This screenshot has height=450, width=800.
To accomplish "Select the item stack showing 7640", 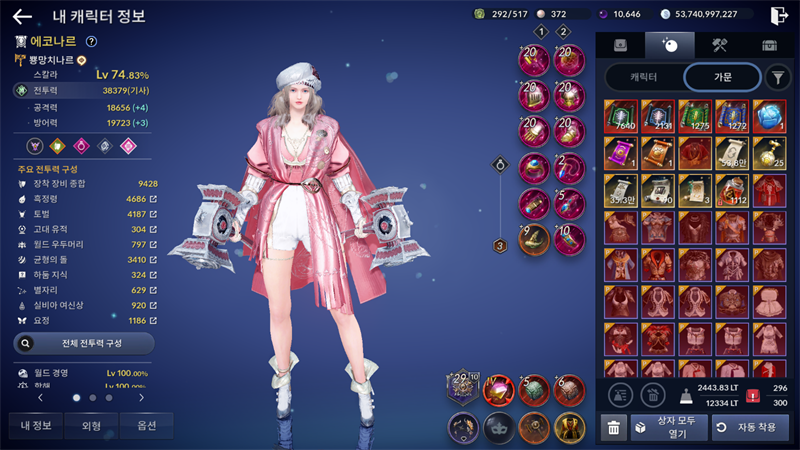I will pyautogui.click(x=621, y=115).
